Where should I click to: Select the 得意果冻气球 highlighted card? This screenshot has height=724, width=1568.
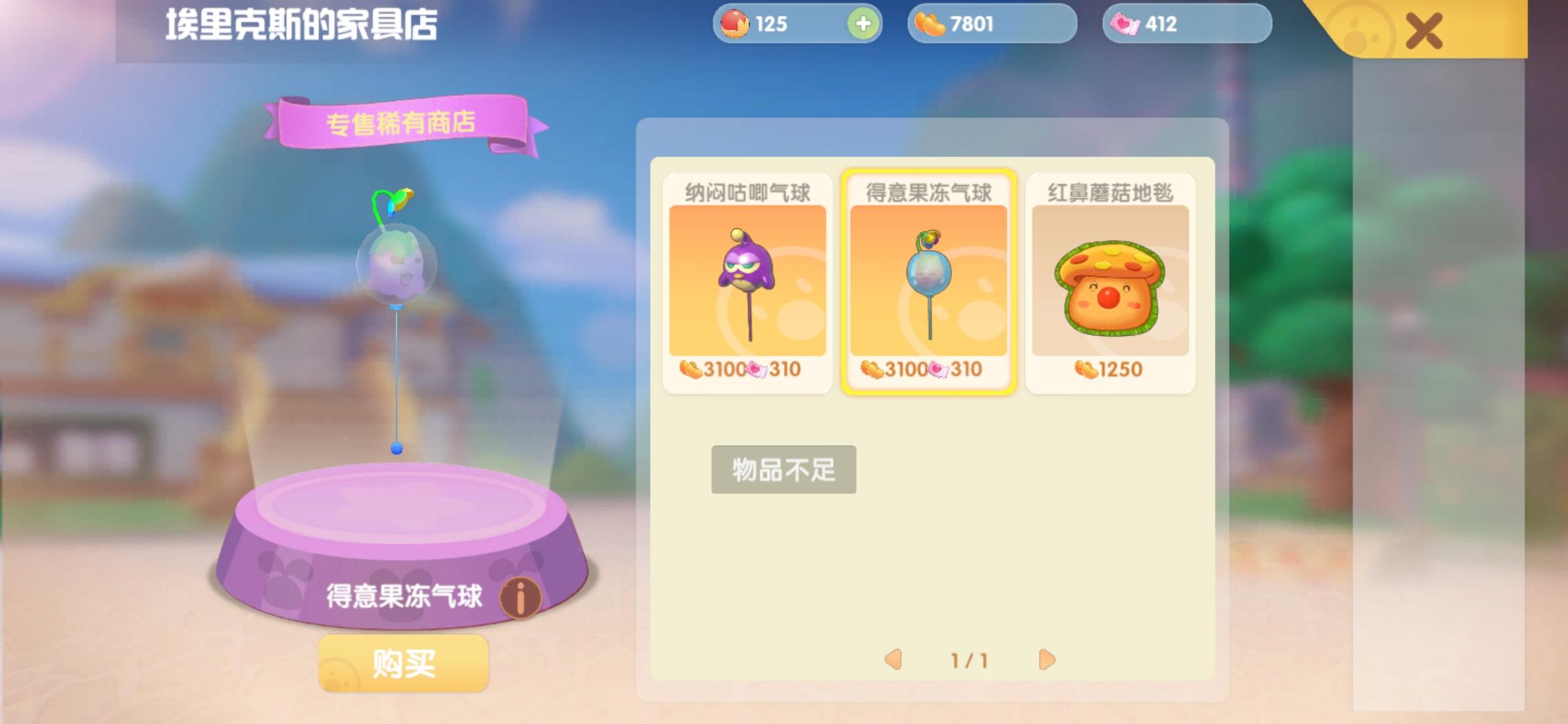coord(928,282)
